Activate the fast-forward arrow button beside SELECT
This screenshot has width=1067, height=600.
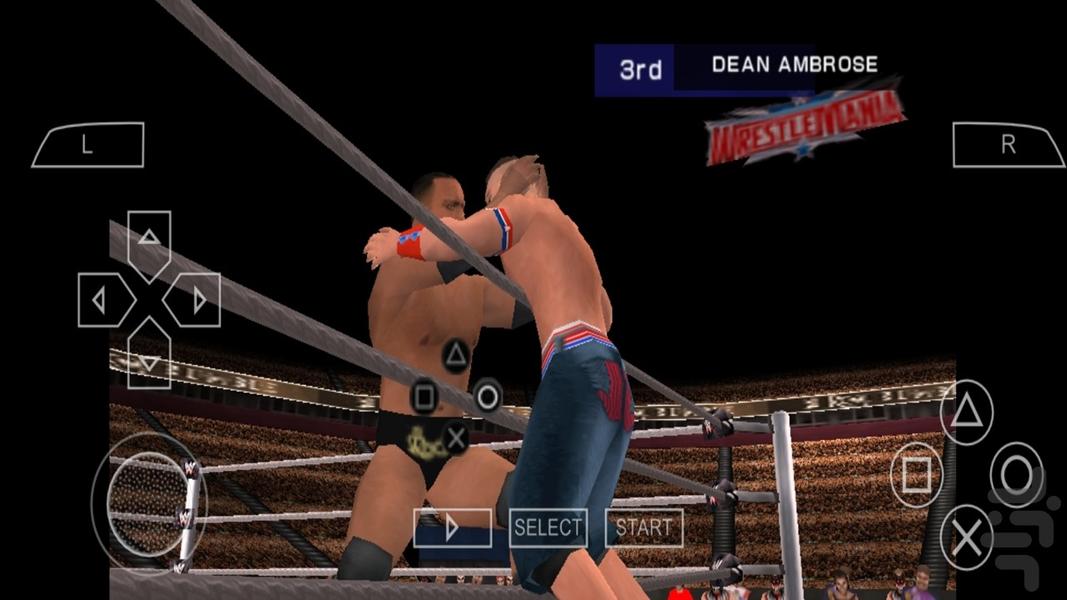(x=452, y=527)
